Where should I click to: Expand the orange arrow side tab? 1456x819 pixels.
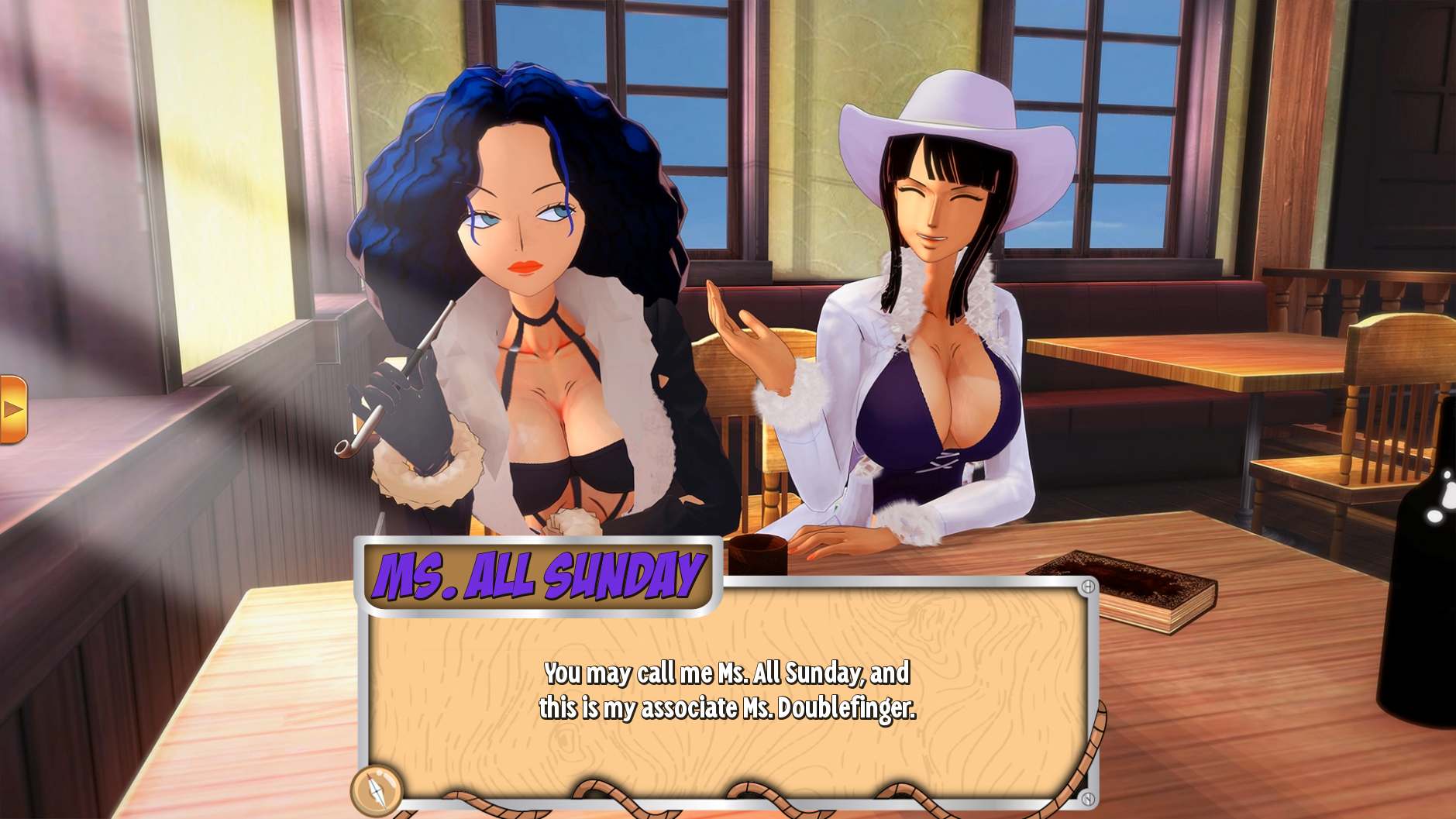click(12, 409)
